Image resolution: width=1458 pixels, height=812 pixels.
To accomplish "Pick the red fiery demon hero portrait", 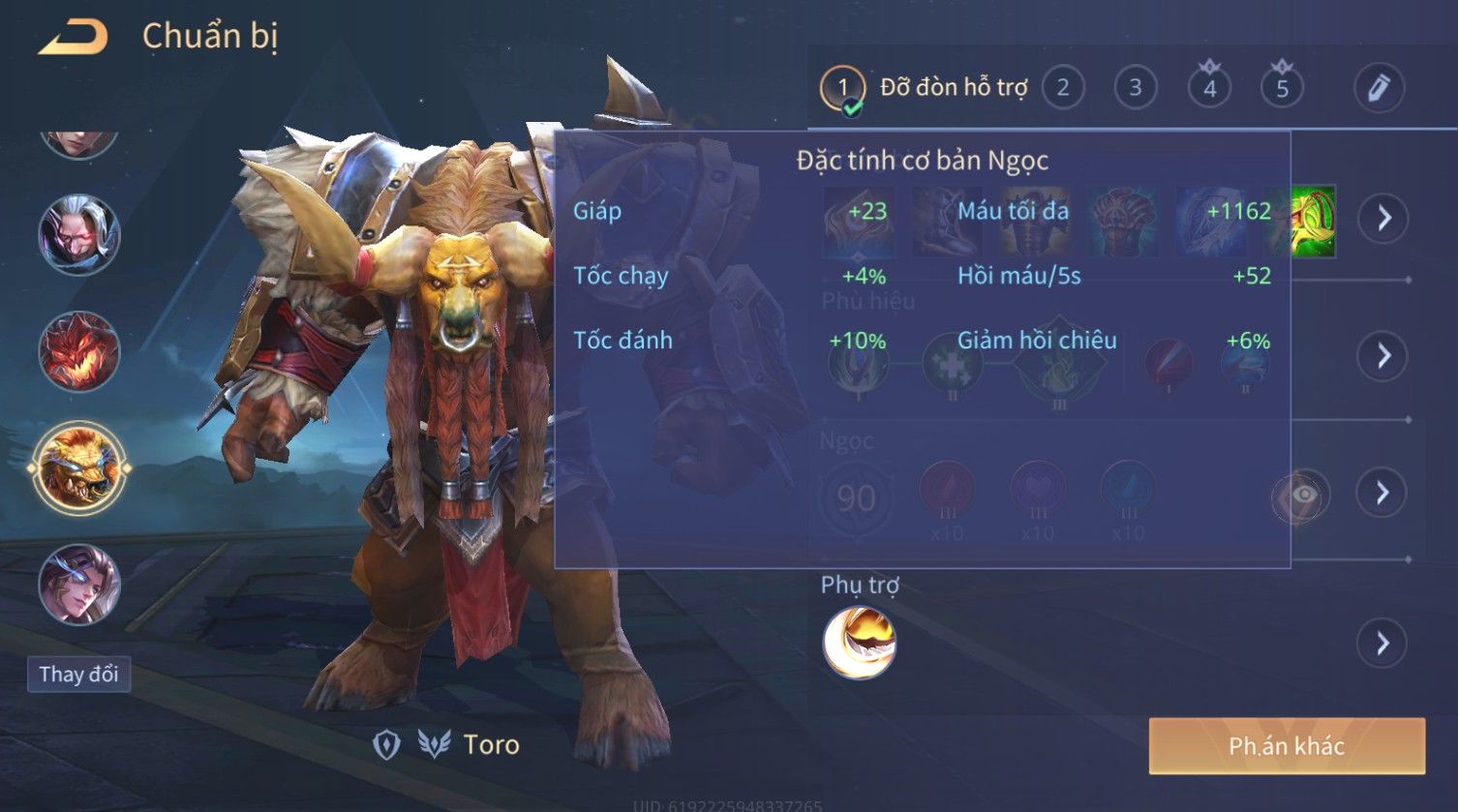I will click(x=78, y=352).
